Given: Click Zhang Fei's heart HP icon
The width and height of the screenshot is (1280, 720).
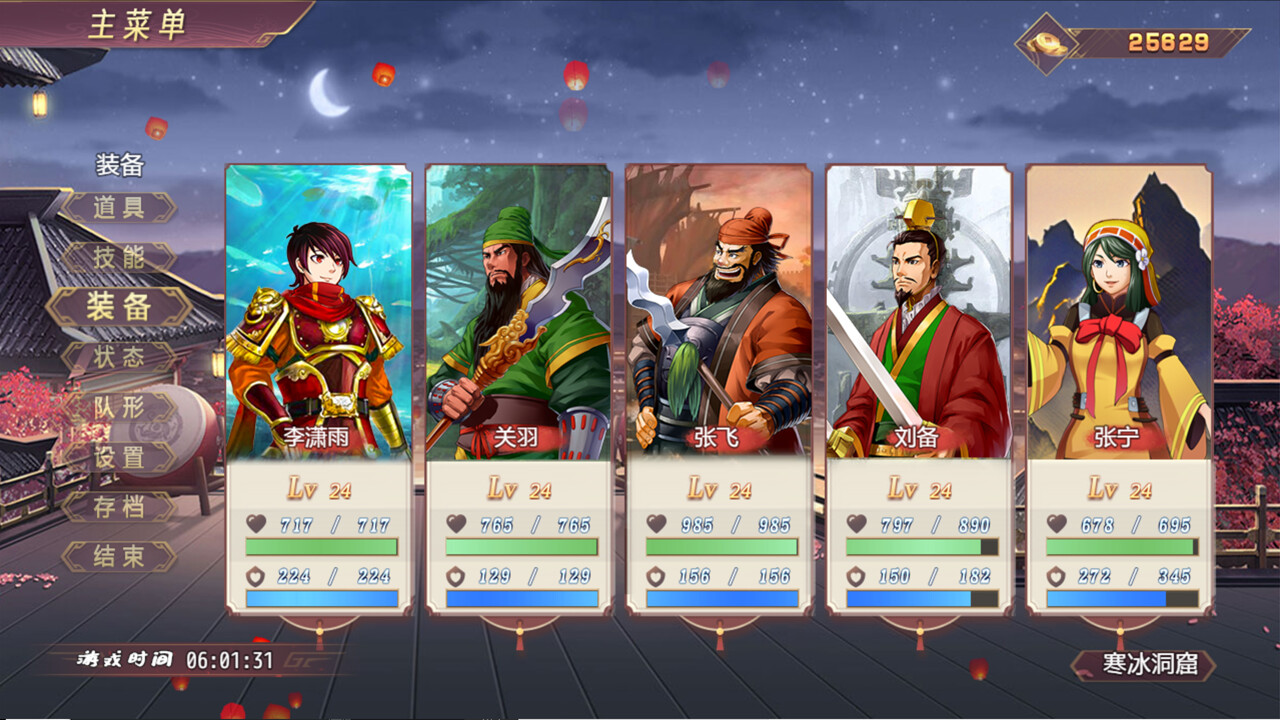Looking at the screenshot, I should (657, 524).
